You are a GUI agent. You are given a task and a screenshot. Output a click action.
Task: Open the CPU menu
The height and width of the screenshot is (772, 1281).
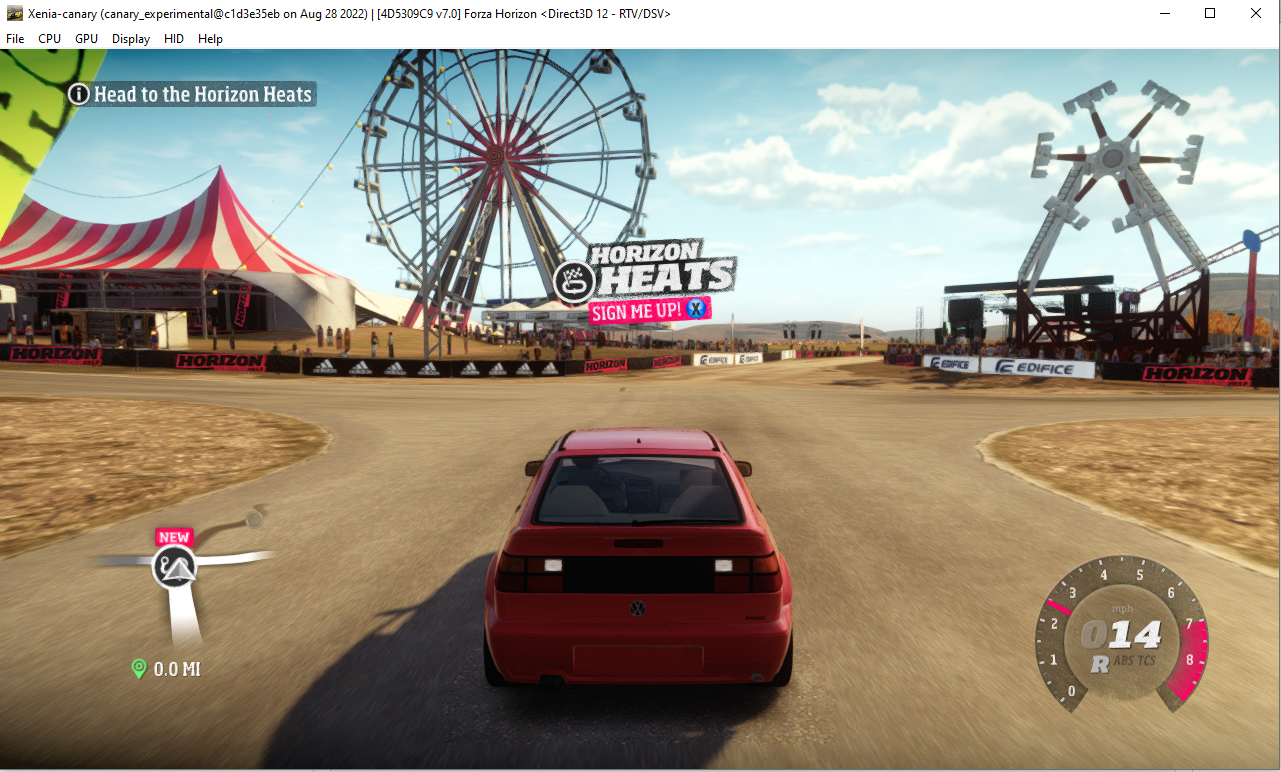click(49, 38)
